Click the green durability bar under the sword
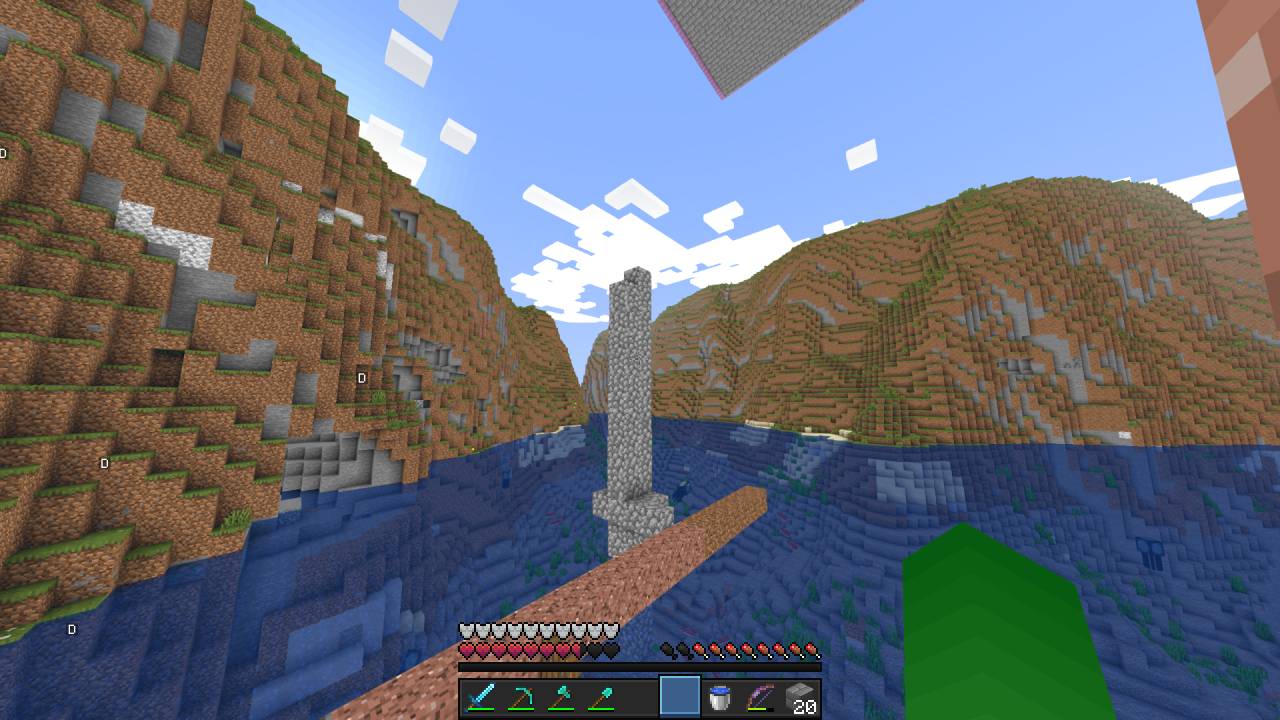The image size is (1280, 720). [481, 709]
